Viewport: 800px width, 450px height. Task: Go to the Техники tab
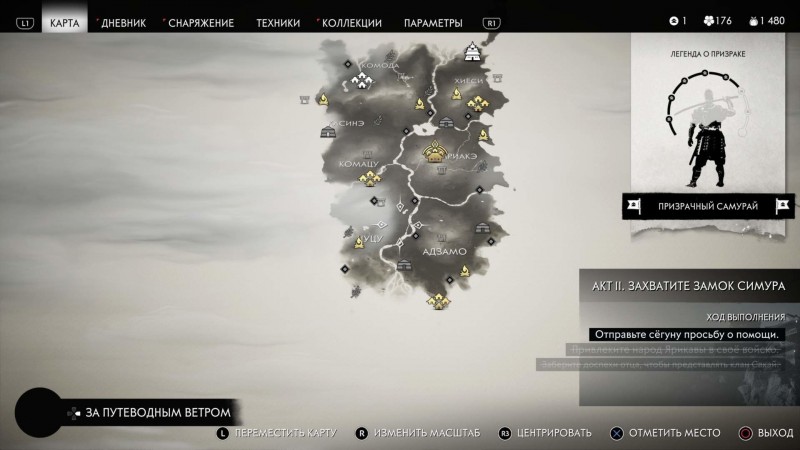click(278, 22)
